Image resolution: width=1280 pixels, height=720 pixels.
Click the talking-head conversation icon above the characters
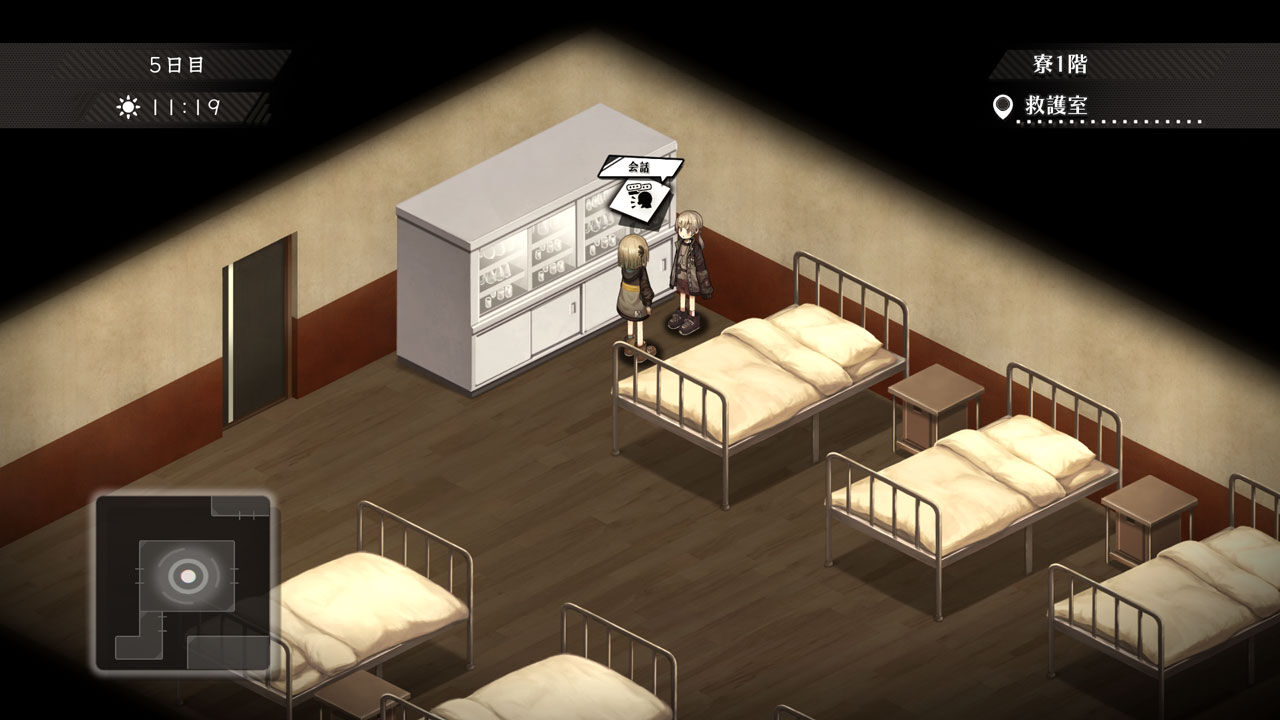(x=641, y=200)
